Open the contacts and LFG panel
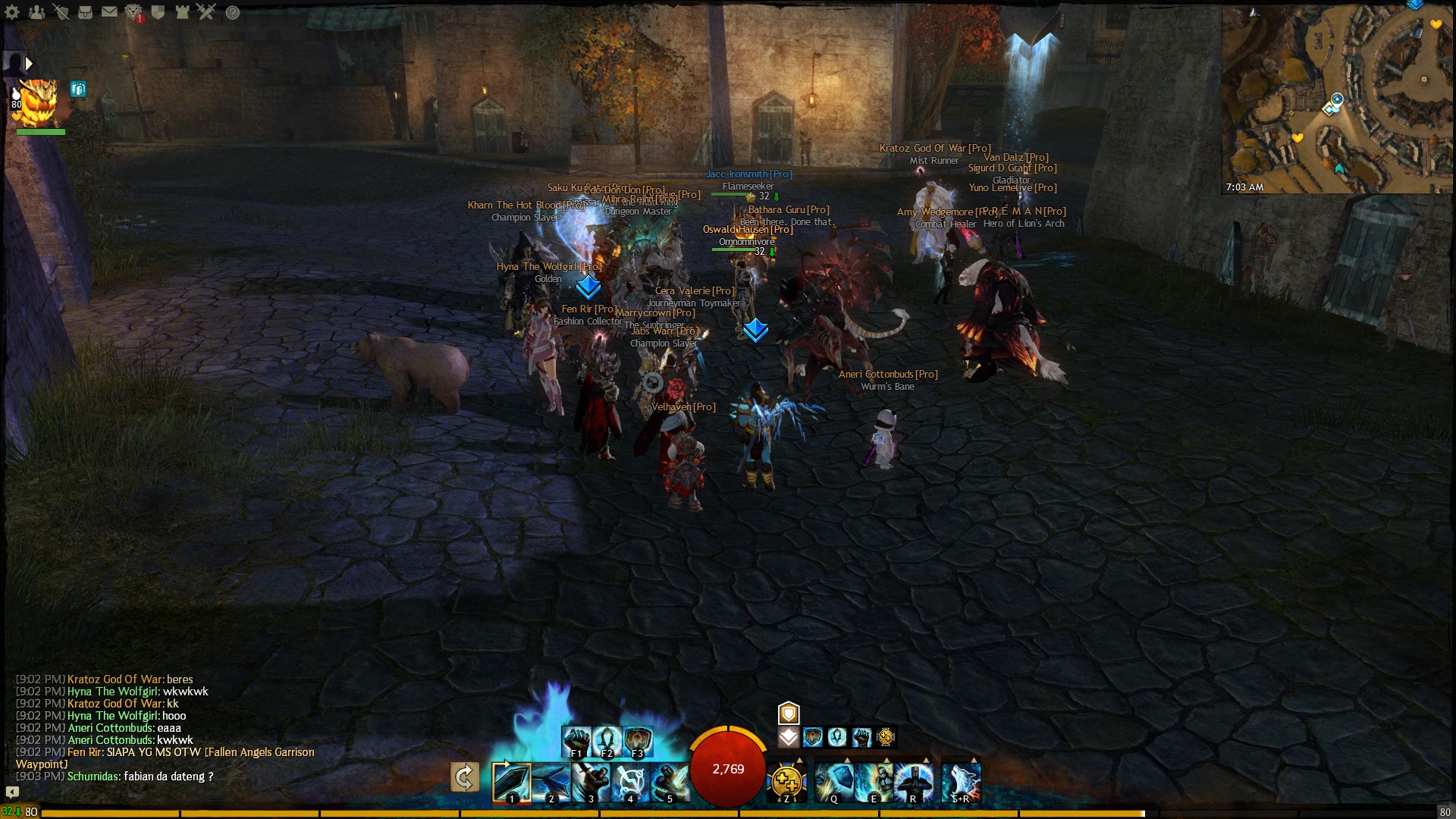This screenshot has width=1456, height=819. 36,12
